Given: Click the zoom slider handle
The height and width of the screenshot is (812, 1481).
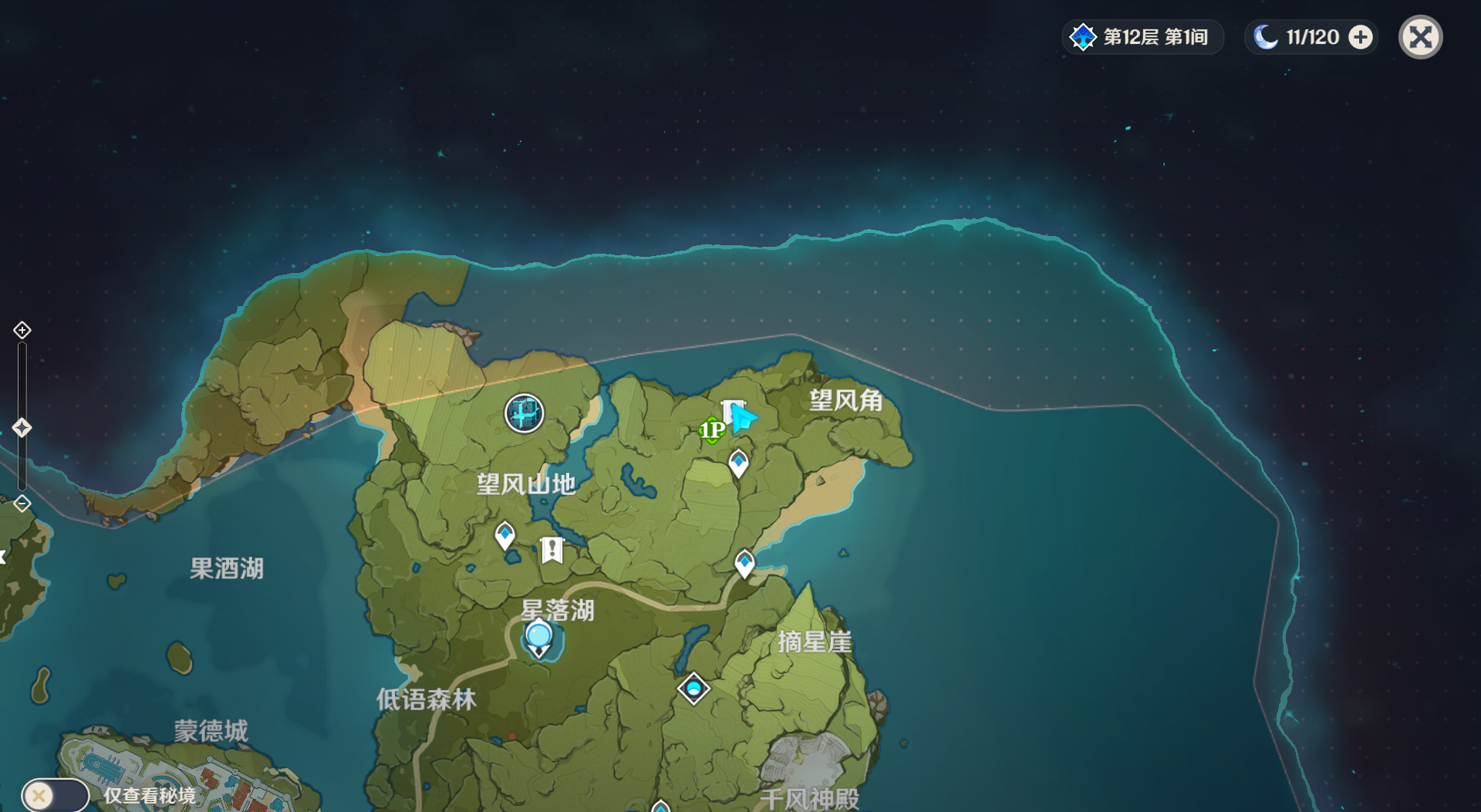Looking at the screenshot, I should click(22, 427).
